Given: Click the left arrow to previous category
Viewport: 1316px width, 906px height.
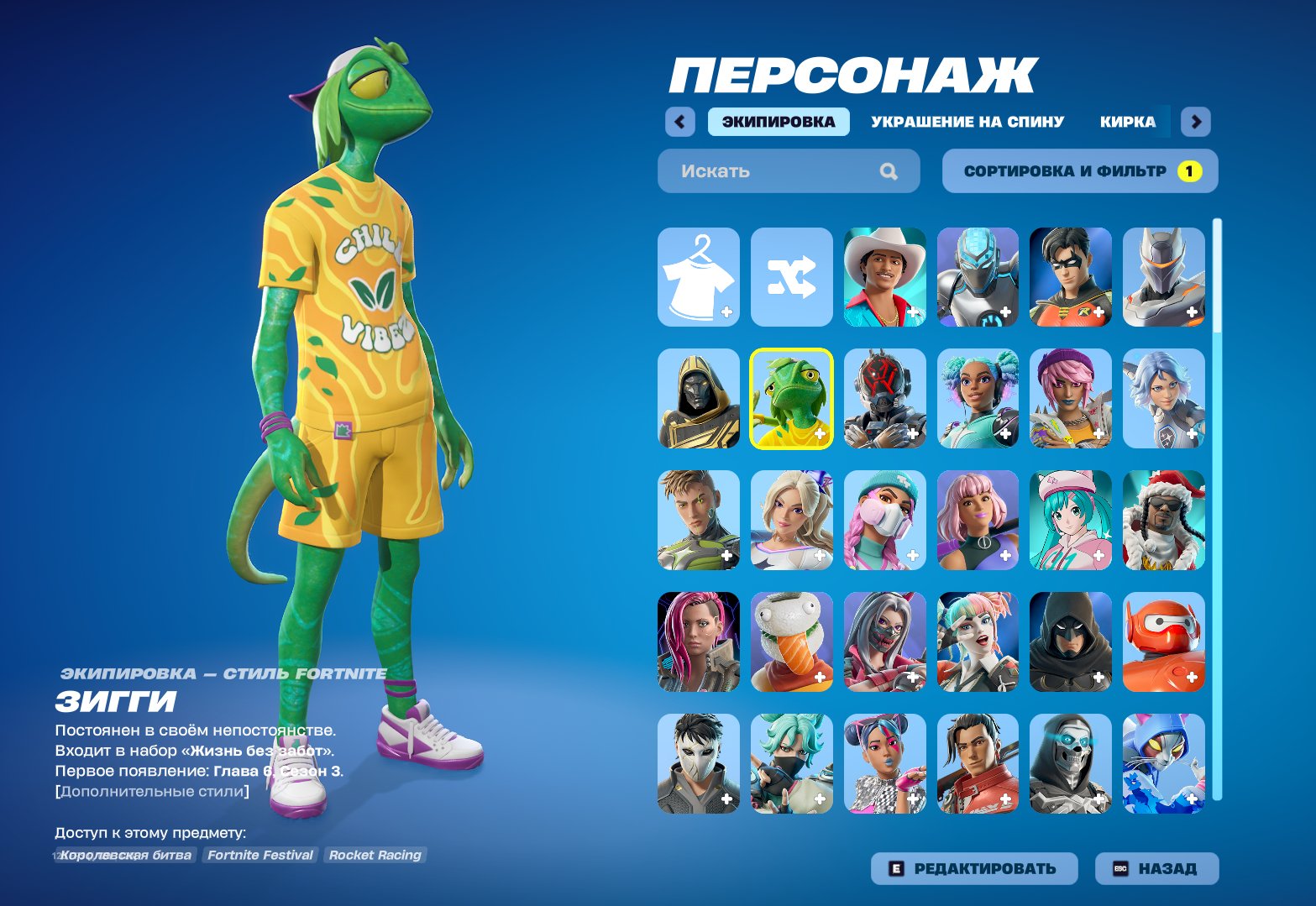Looking at the screenshot, I should point(679,121).
